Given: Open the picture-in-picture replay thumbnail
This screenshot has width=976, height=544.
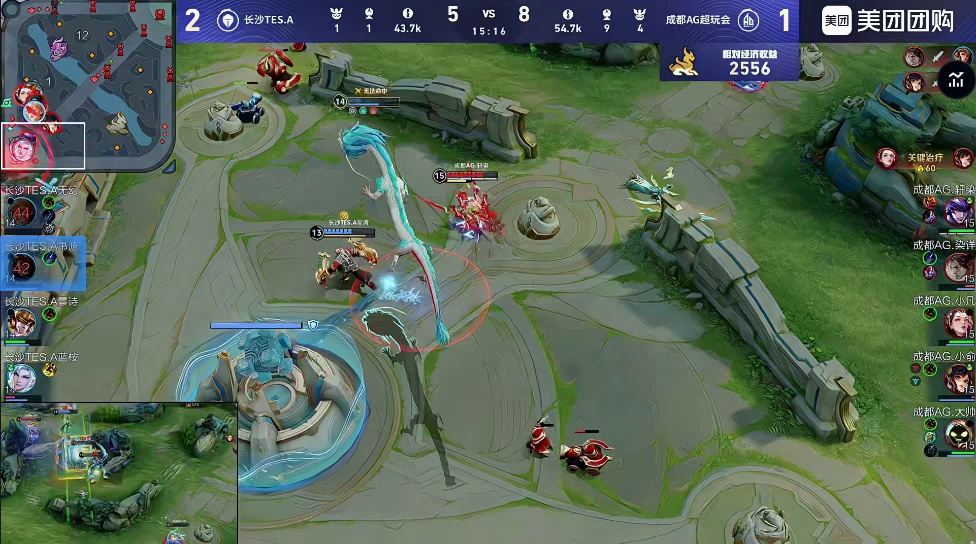Looking at the screenshot, I should click(118, 473).
